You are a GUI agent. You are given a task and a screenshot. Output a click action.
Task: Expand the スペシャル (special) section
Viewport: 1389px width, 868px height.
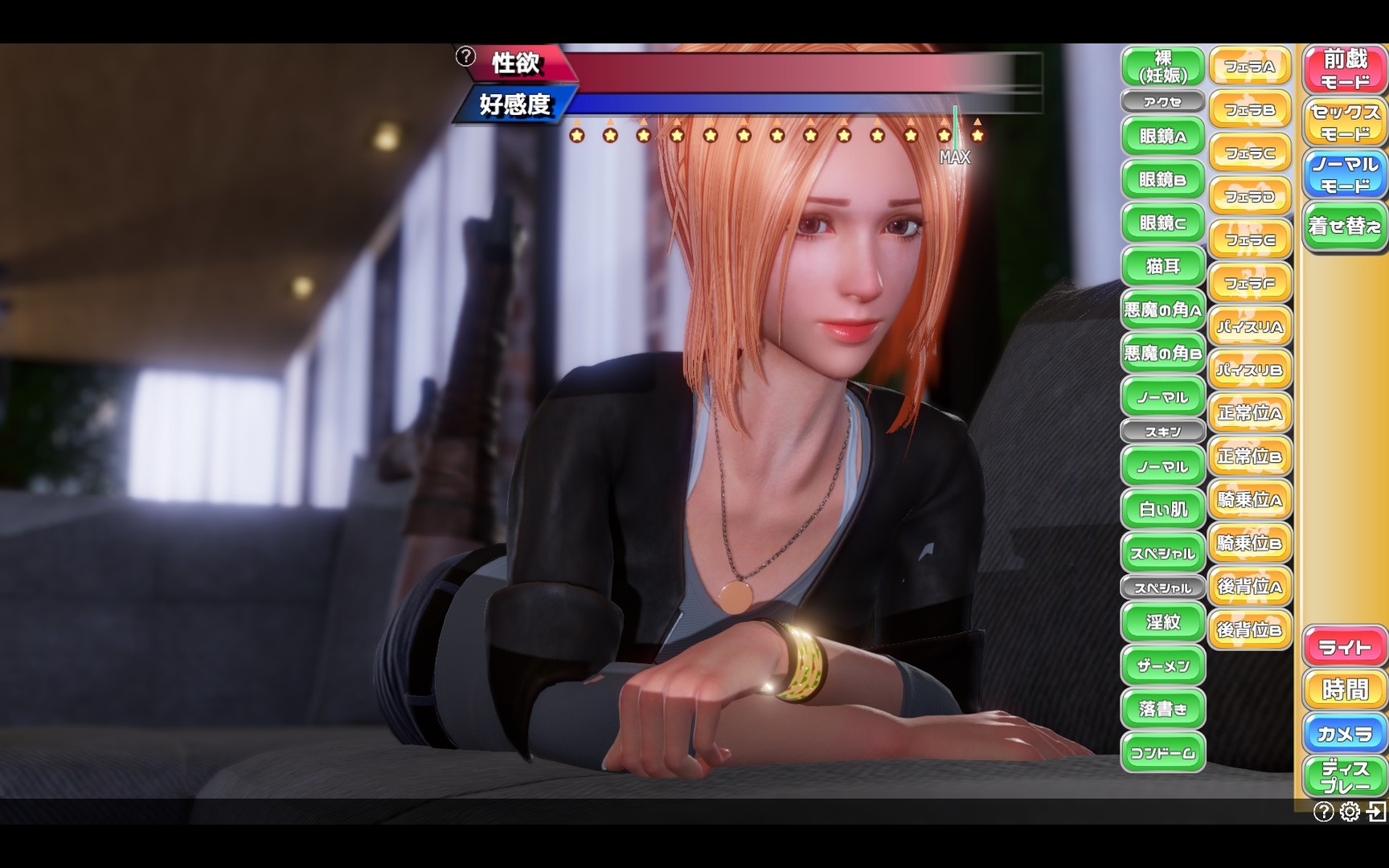1162,588
